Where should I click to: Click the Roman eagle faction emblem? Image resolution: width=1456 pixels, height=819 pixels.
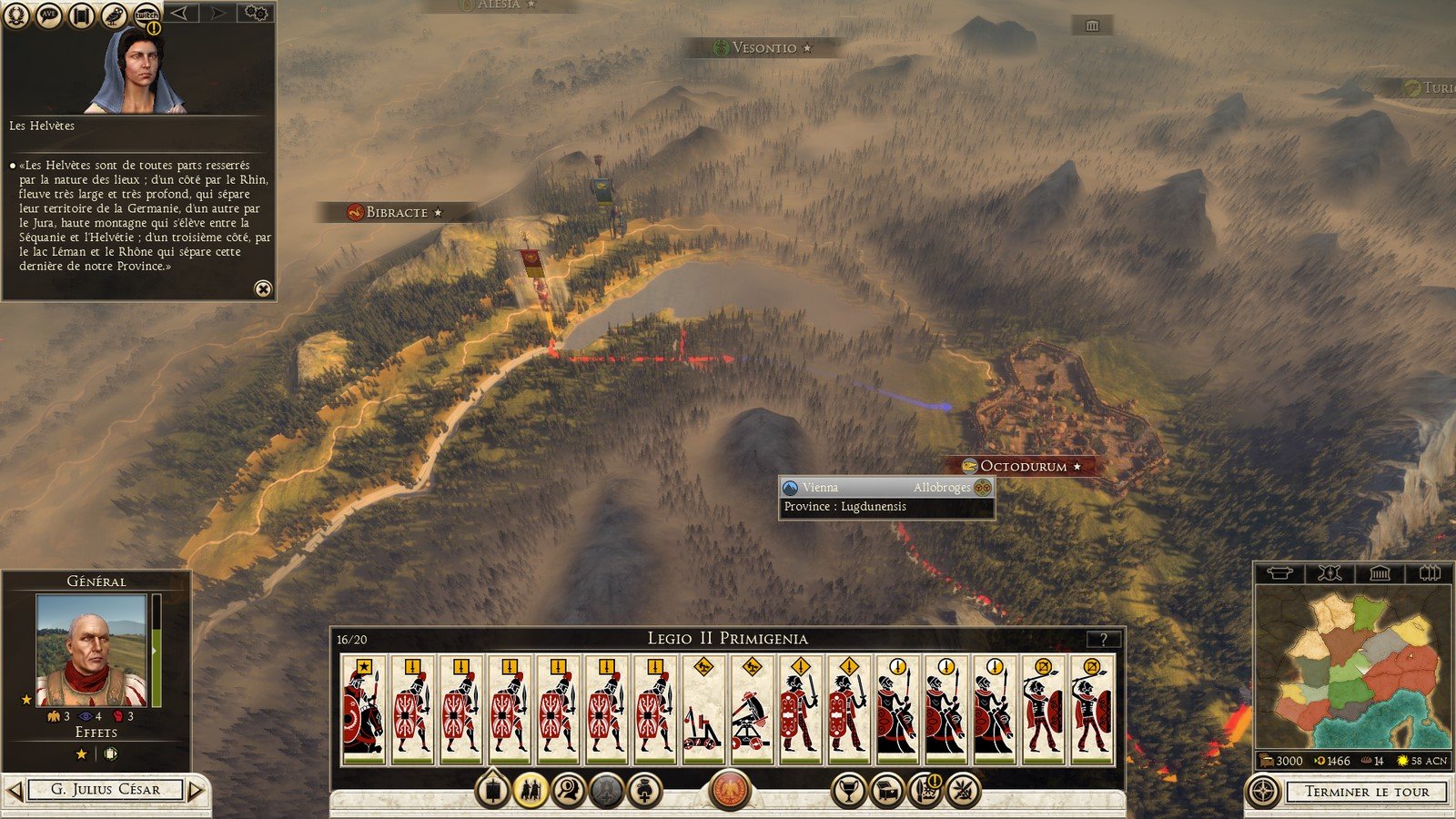coord(729,789)
